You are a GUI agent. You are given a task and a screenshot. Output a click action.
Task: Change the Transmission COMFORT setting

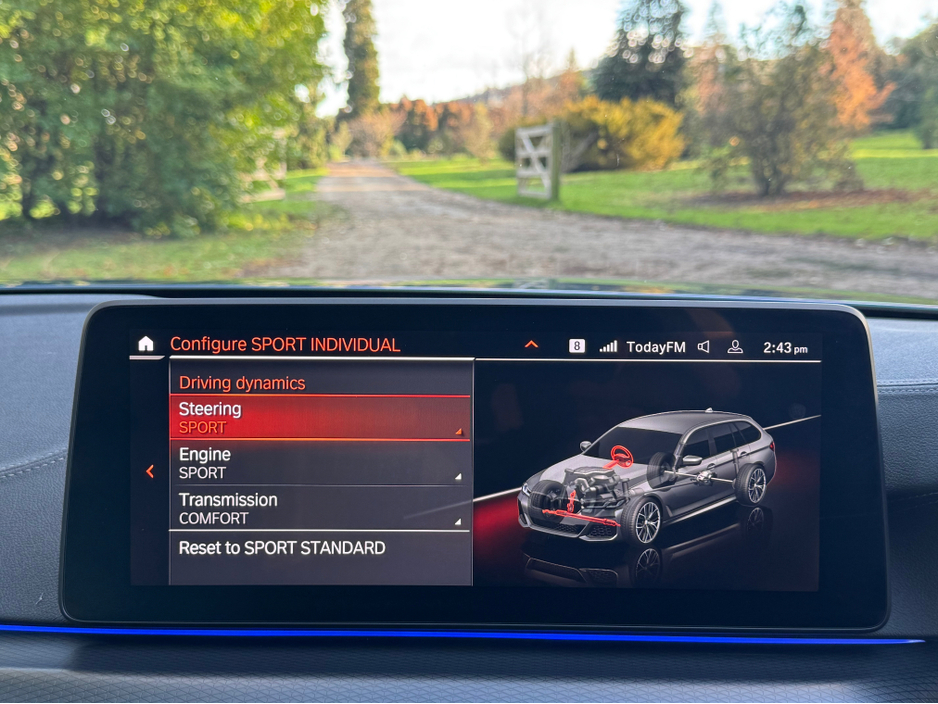[319, 508]
